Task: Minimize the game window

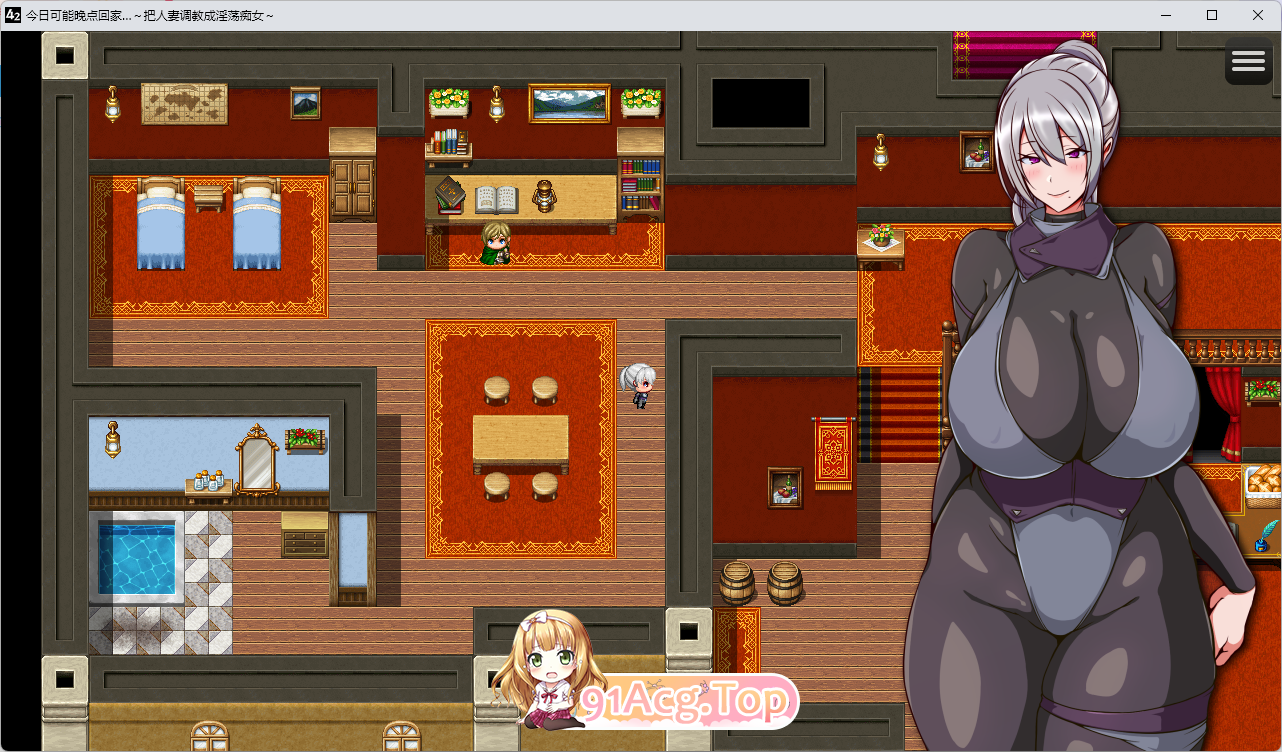Action: click(x=1164, y=15)
